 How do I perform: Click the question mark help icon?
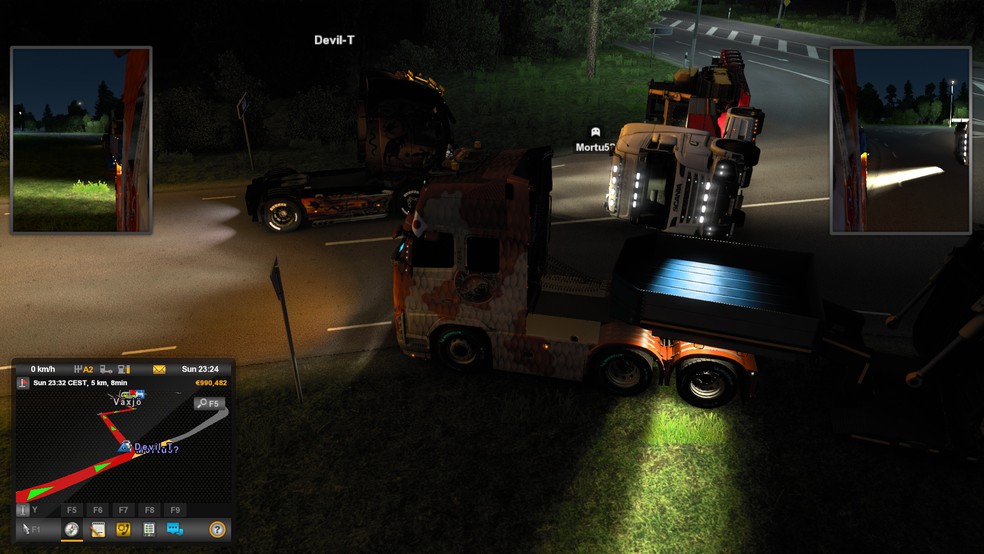[217, 529]
